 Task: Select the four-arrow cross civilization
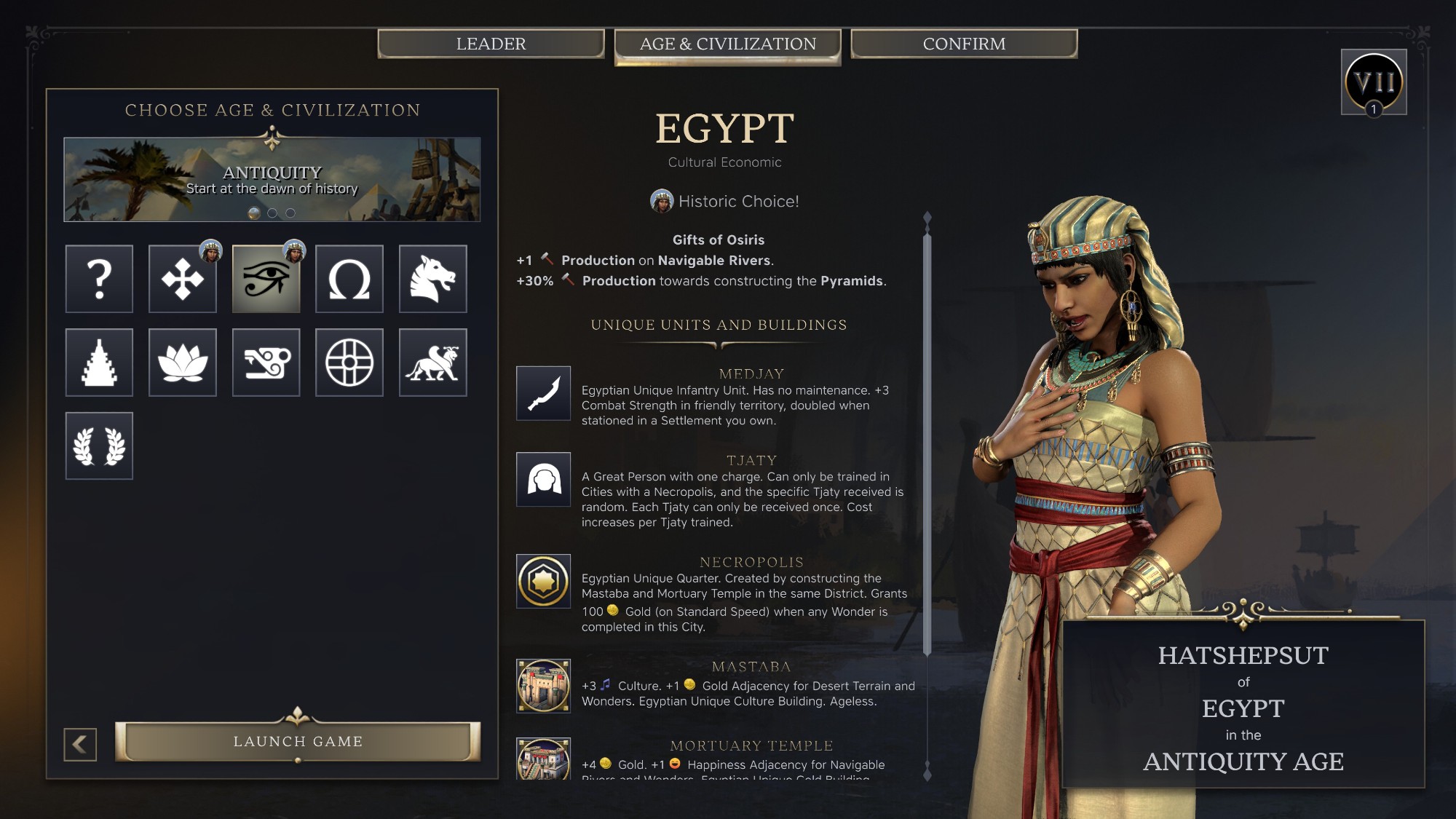(183, 279)
